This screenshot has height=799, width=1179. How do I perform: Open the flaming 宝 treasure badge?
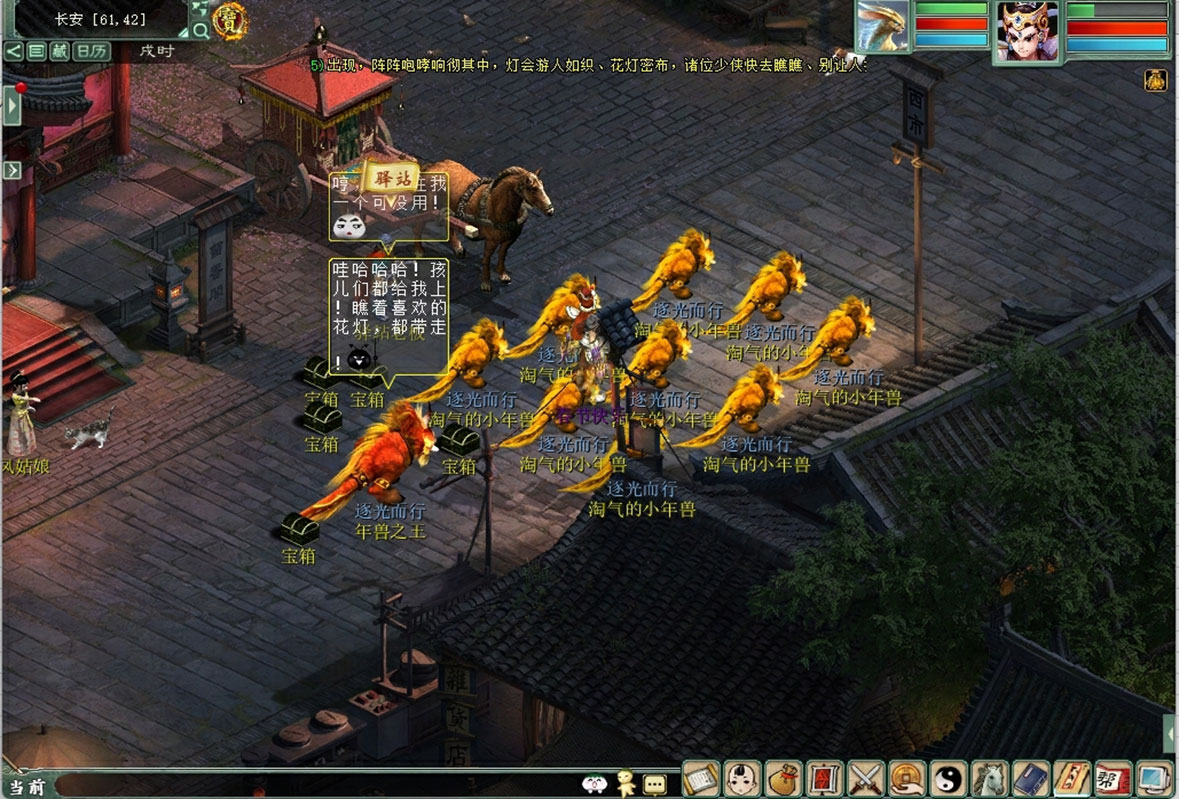click(231, 21)
